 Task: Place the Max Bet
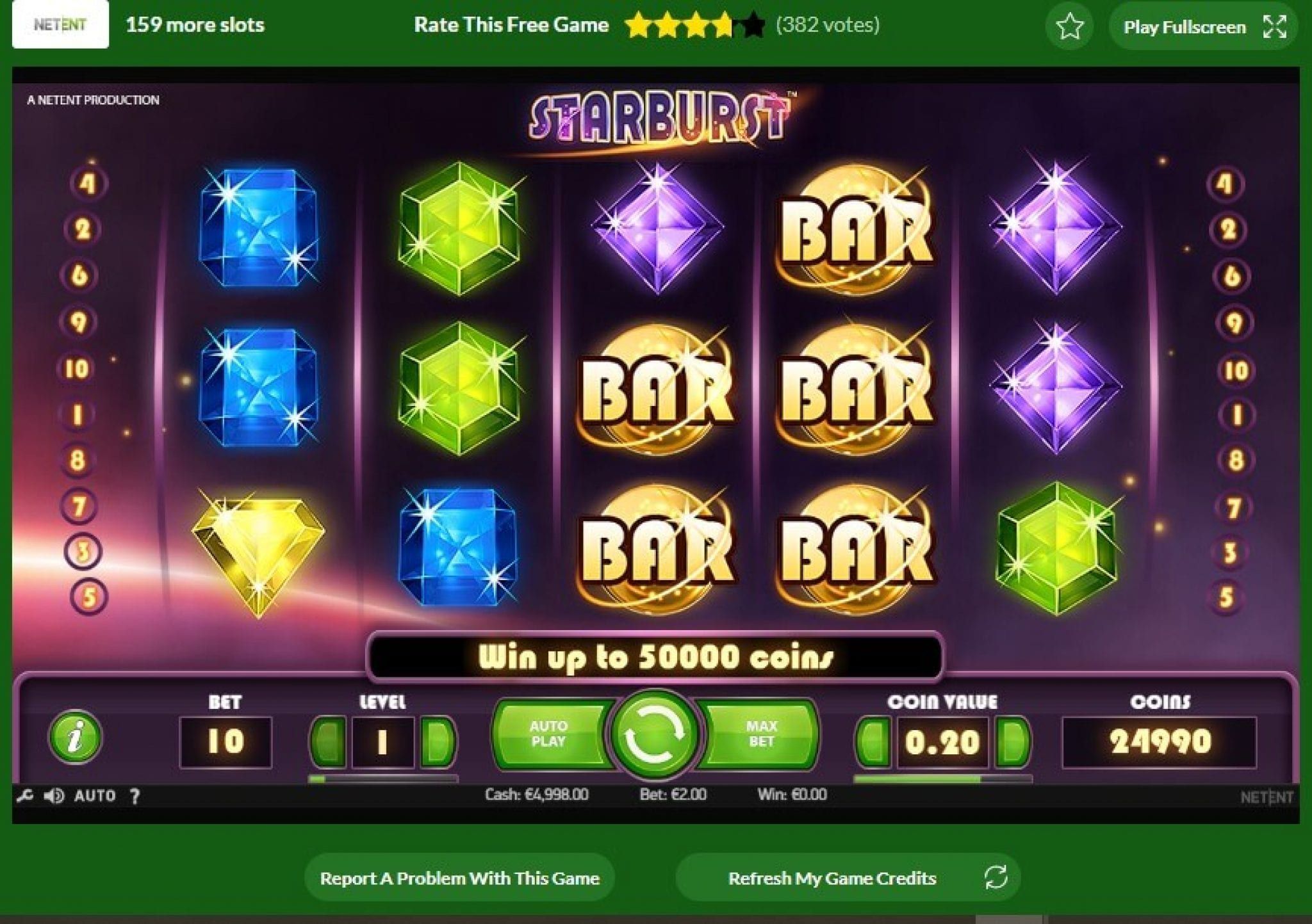761,734
